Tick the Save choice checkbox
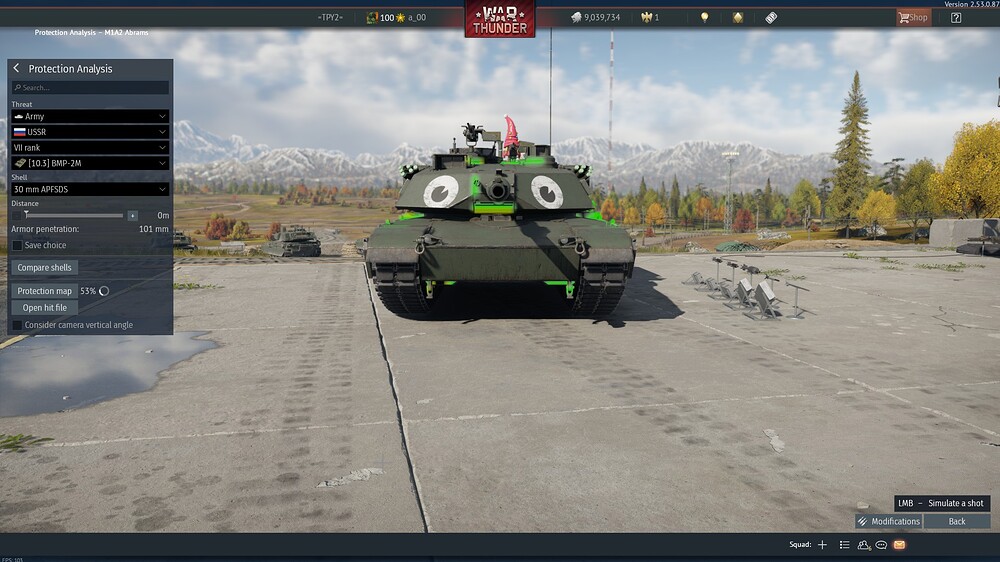The image size is (1000, 562). point(17,245)
